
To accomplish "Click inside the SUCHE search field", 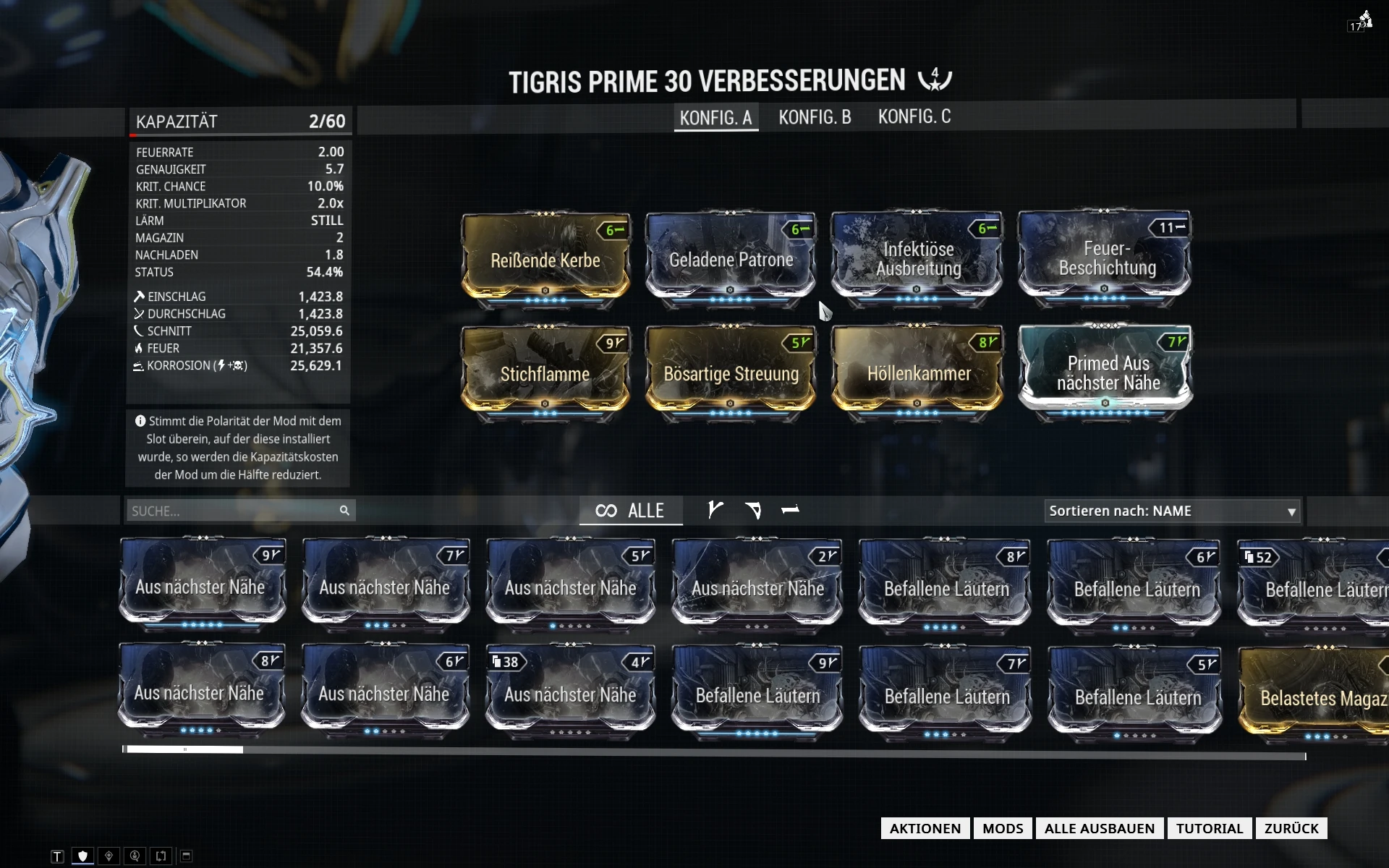I will [x=231, y=510].
